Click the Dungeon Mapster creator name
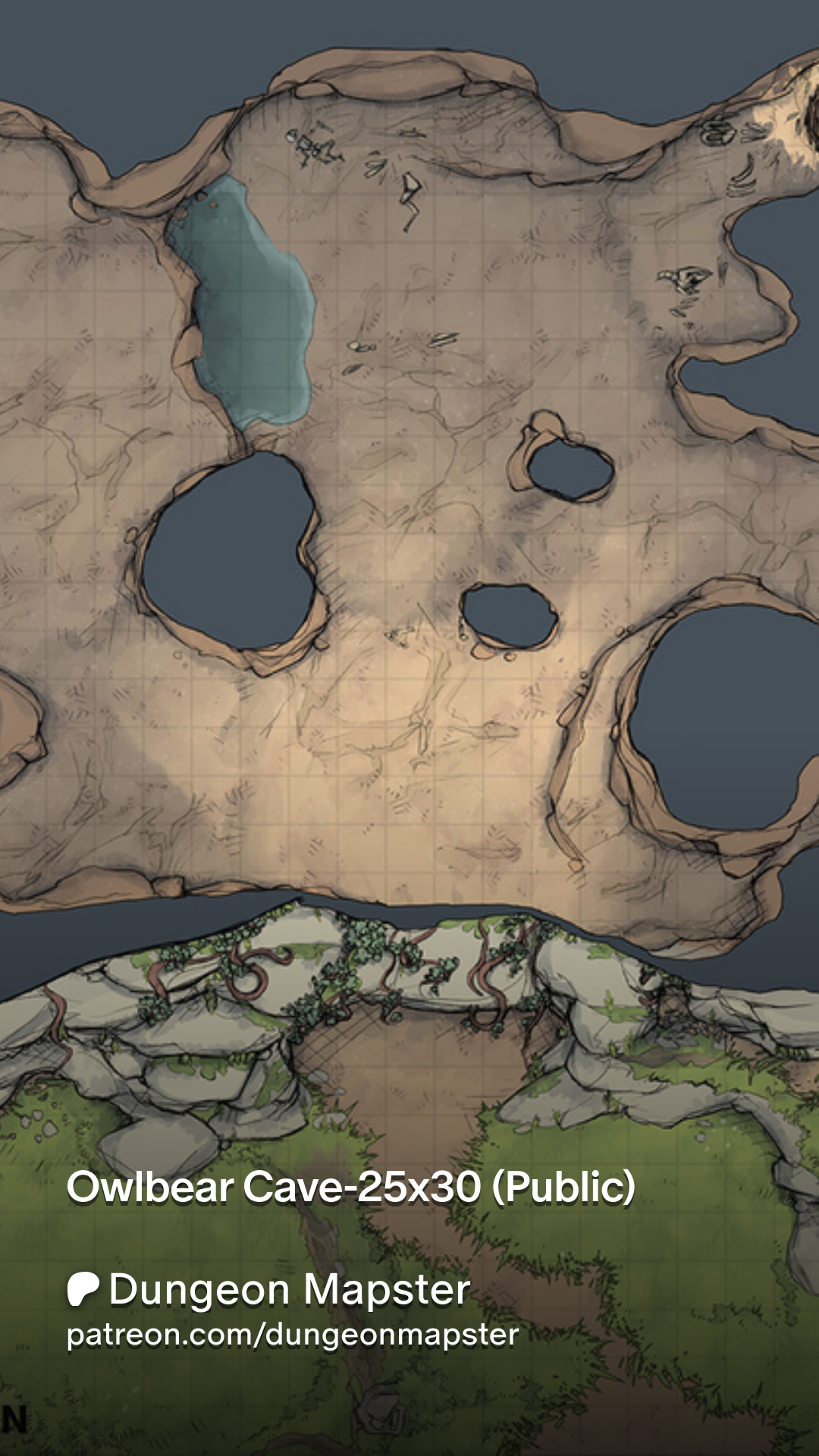819x1456 pixels. tap(289, 1289)
